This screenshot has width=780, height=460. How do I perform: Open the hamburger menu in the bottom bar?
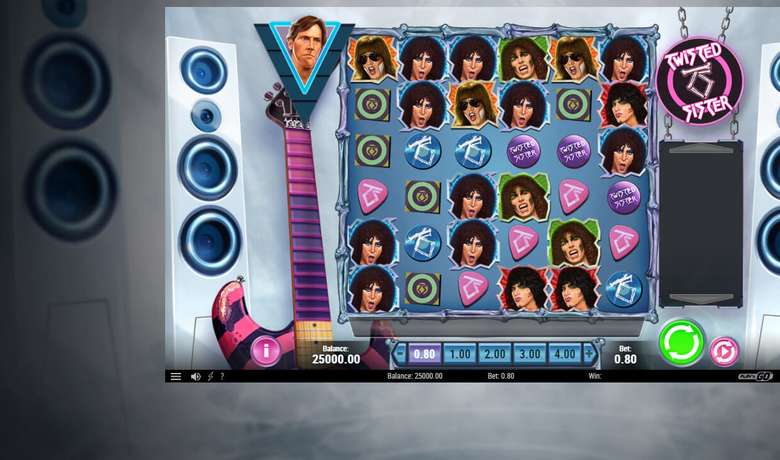[176, 377]
